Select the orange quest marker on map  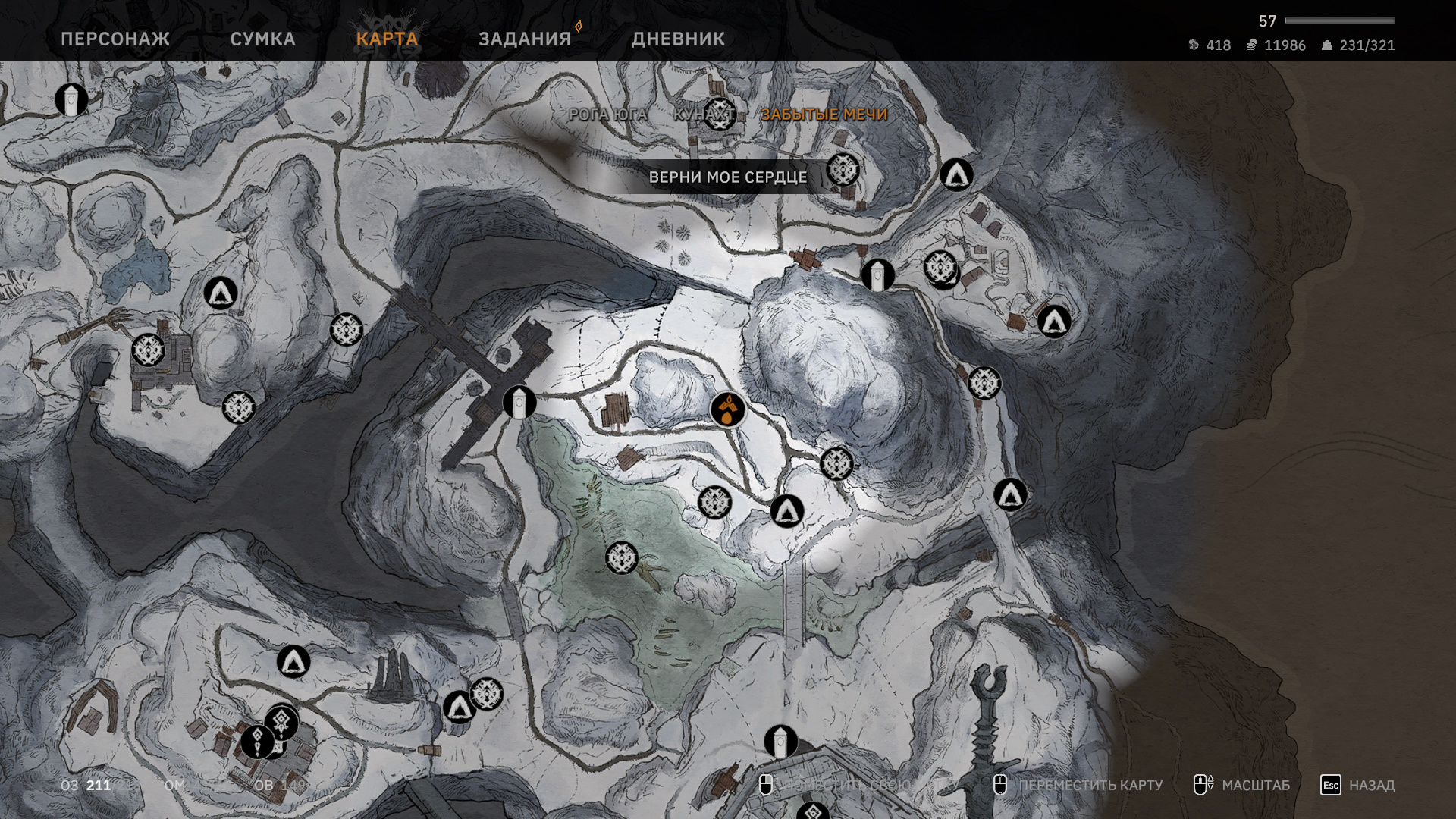tap(728, 409)
